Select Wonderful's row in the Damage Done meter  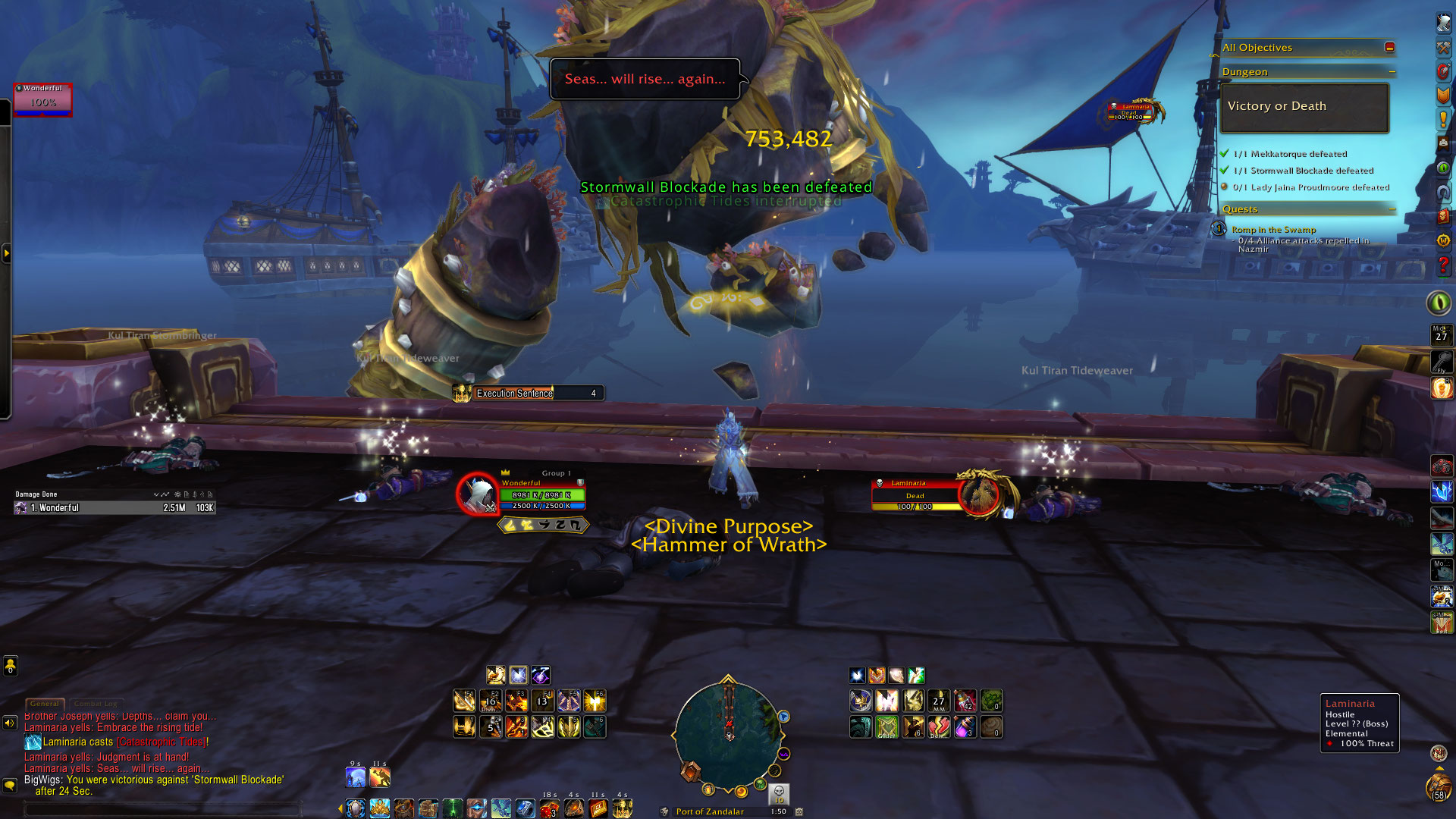[x=114, y=508]
